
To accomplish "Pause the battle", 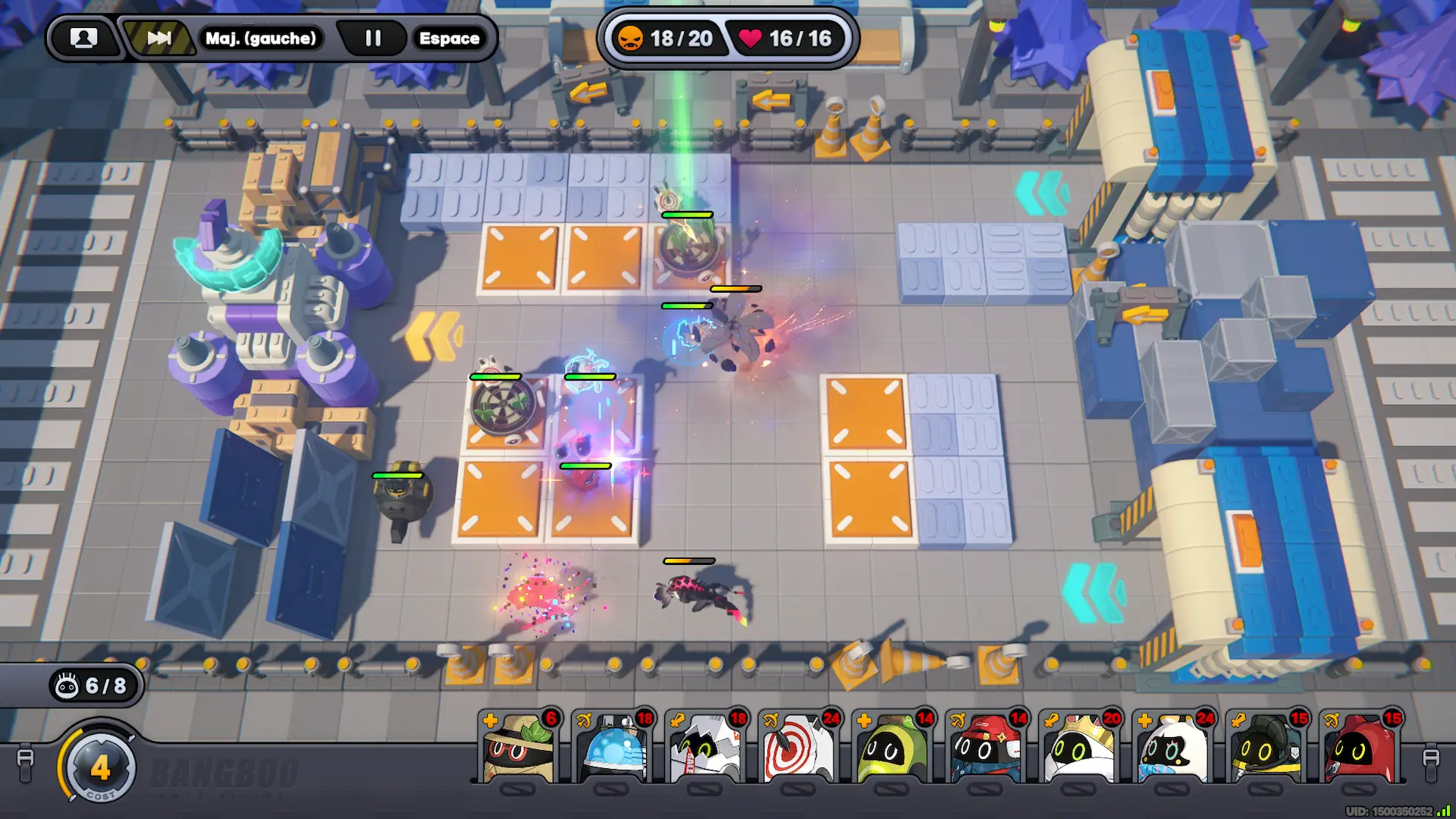I will point(373,38).
